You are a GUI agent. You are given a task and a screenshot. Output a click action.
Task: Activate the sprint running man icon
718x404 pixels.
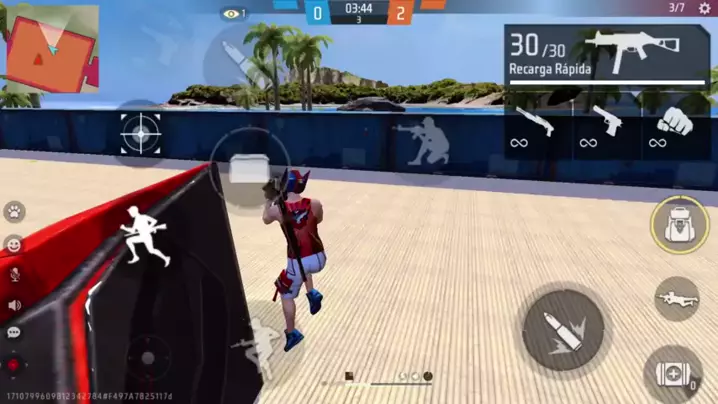[146, 236]
